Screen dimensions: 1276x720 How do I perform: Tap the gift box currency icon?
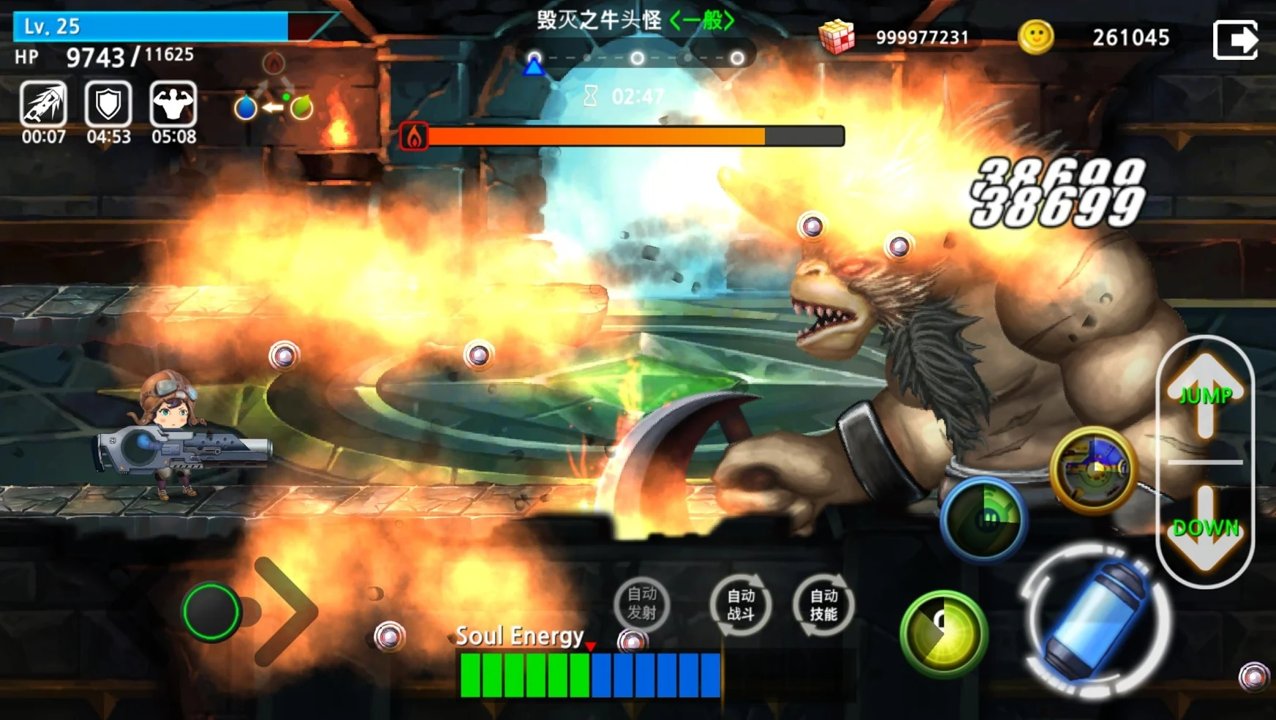click(x=836, y=37)
